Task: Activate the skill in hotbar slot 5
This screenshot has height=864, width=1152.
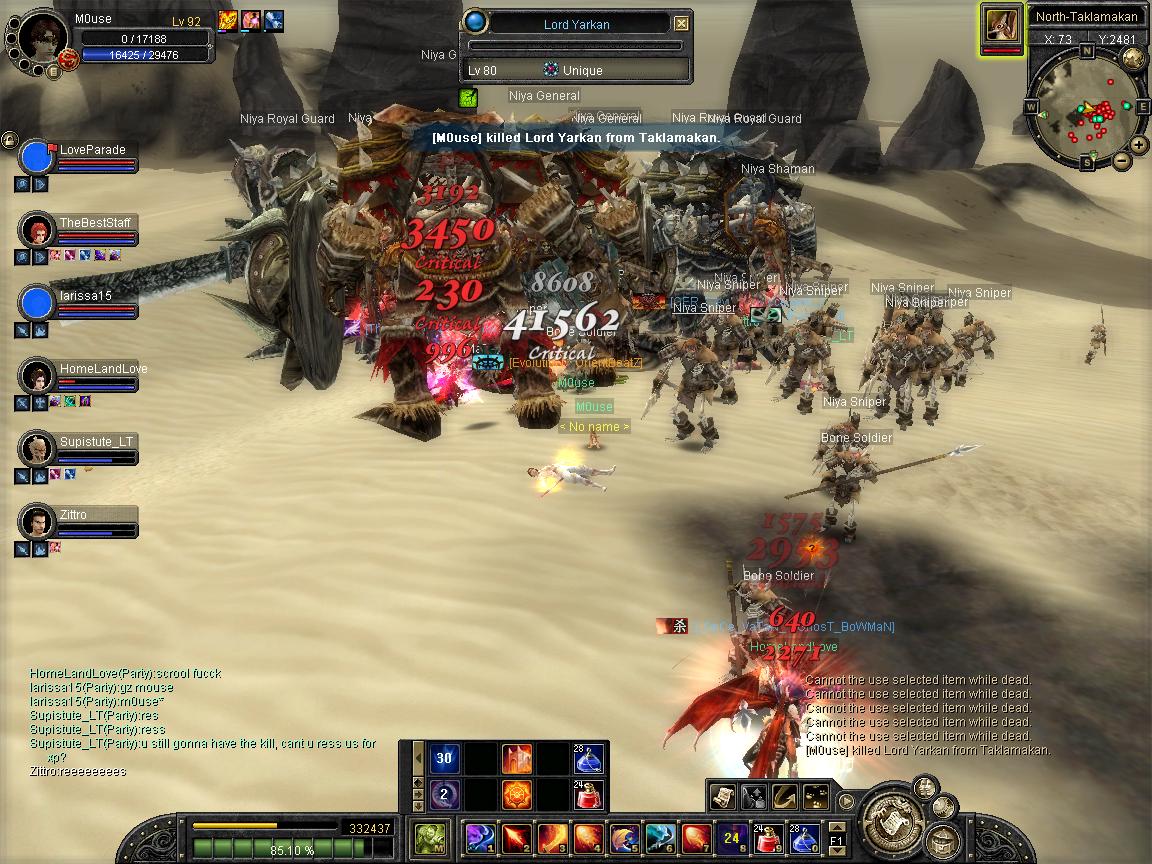Action: click(624, 836)
